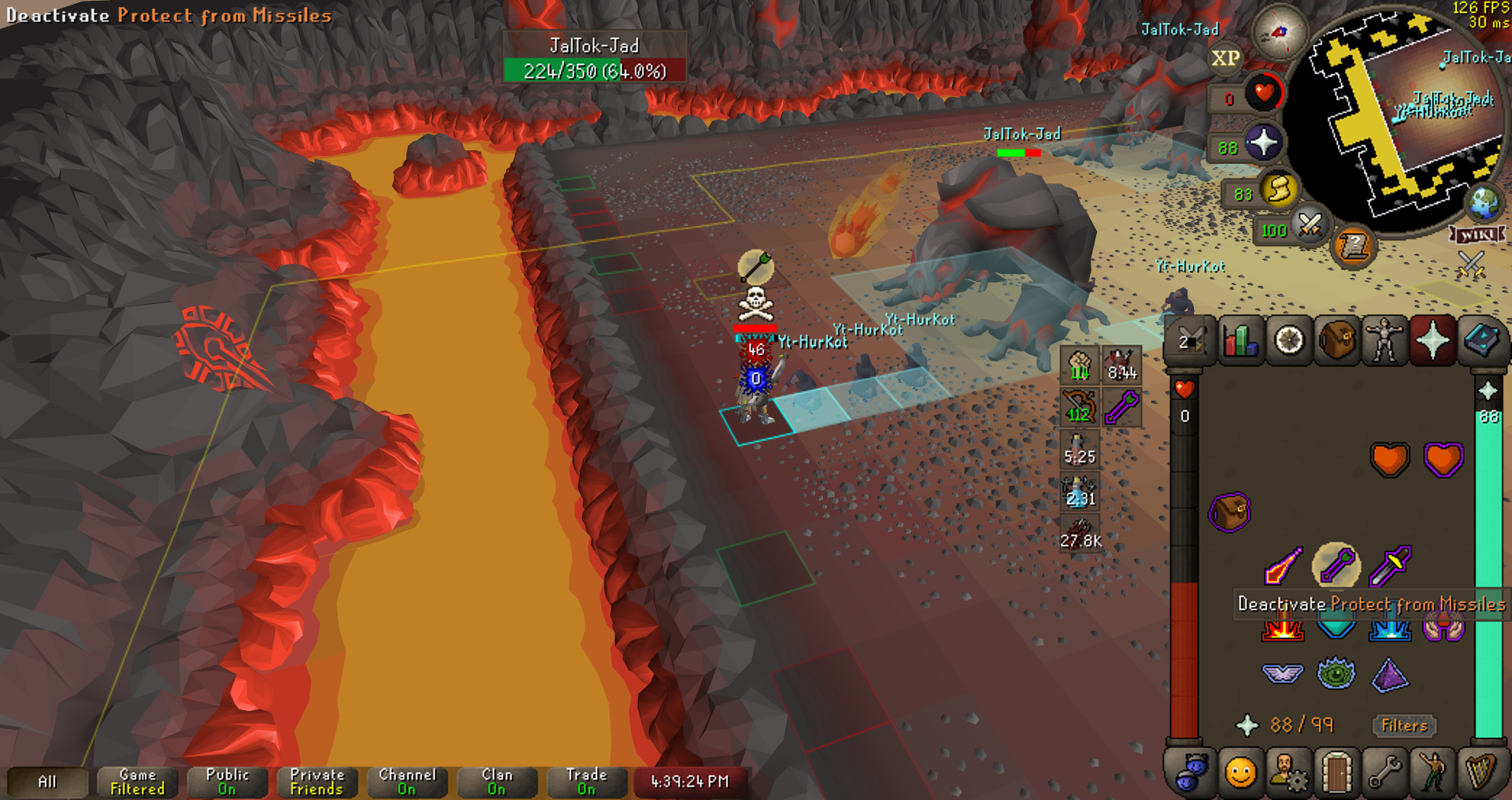The height and width of the screenshot is (800, 1512).
Task: Switch to the Combat Options tab
Action: coord(1191,341)
